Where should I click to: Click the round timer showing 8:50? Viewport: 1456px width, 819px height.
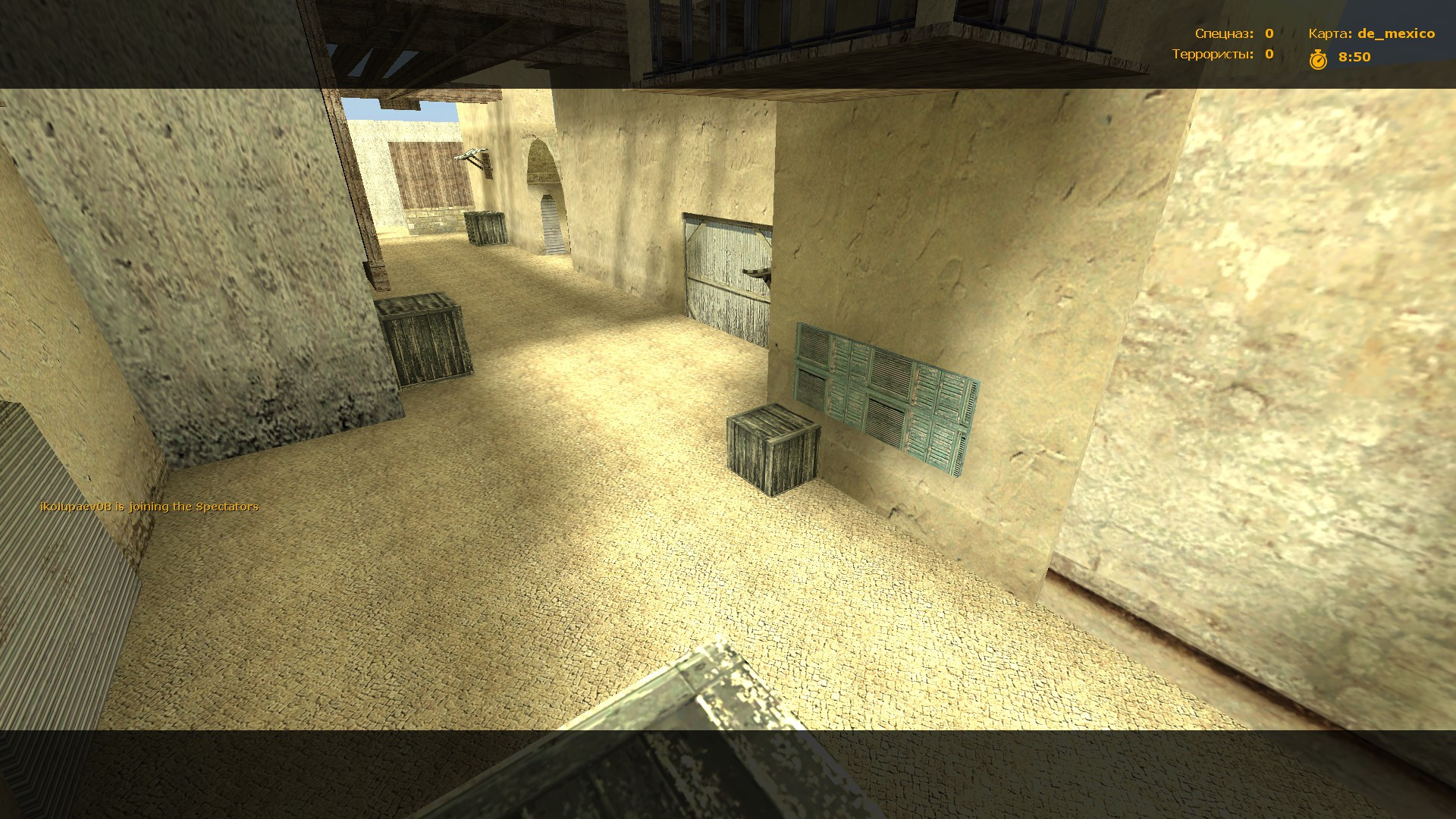point(1354,55)
